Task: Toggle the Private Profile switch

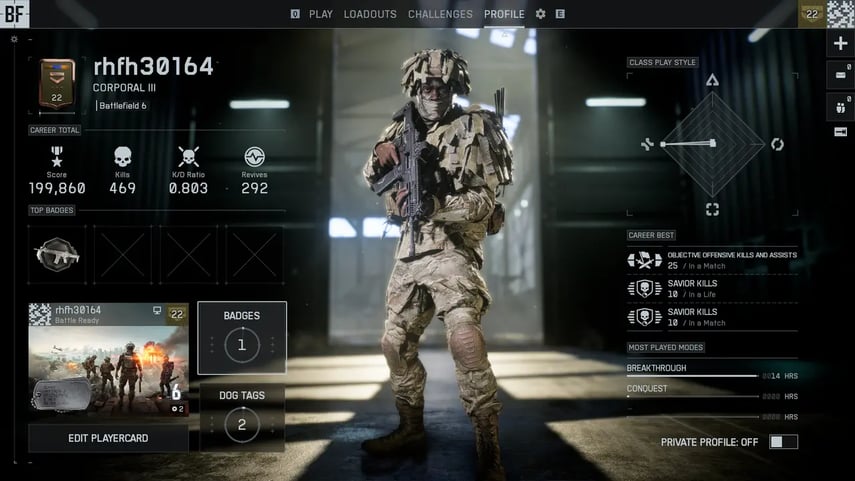Action: click(783, 442)
